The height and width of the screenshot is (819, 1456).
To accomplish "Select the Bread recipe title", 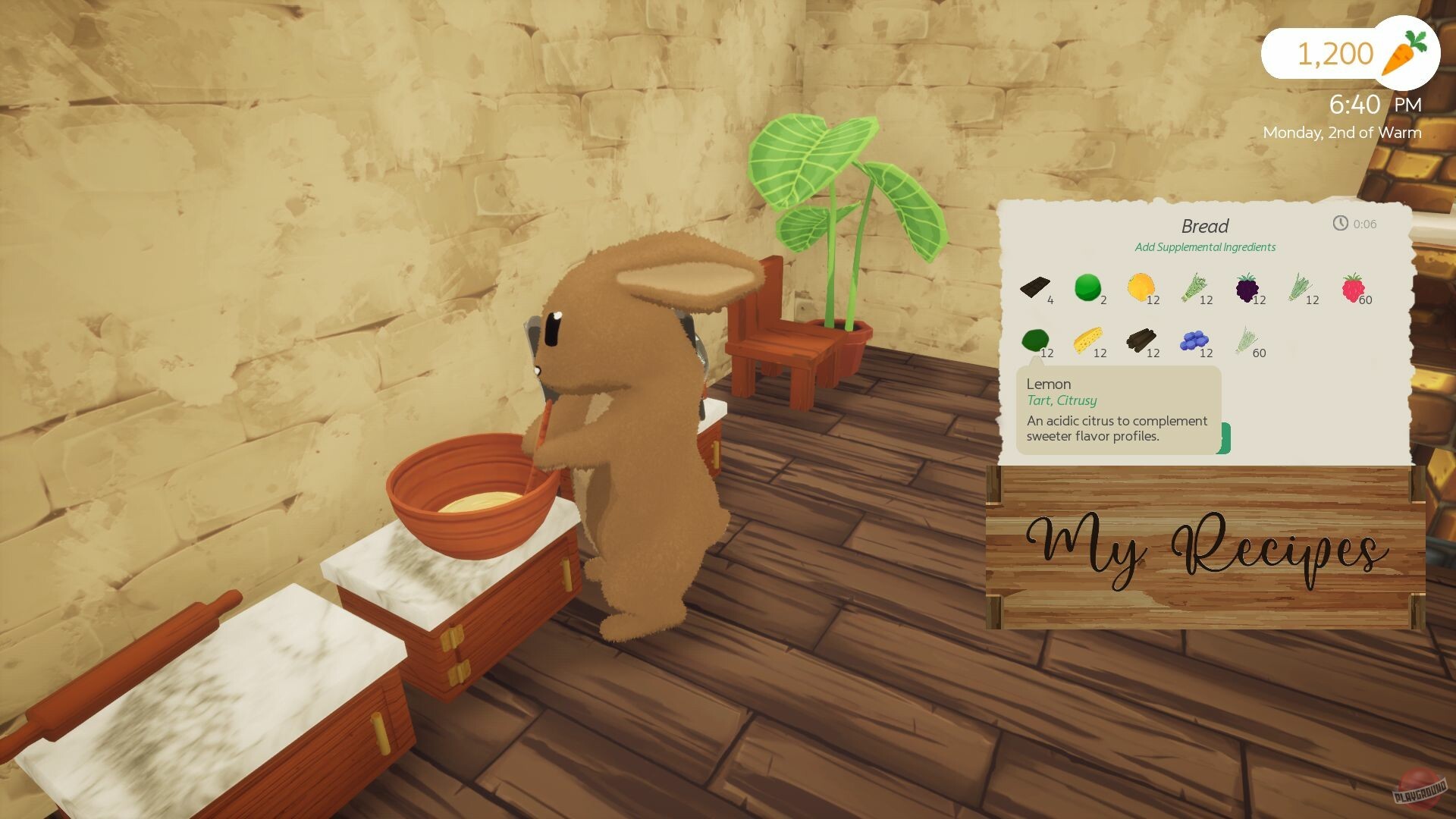I will (1204, 225).
